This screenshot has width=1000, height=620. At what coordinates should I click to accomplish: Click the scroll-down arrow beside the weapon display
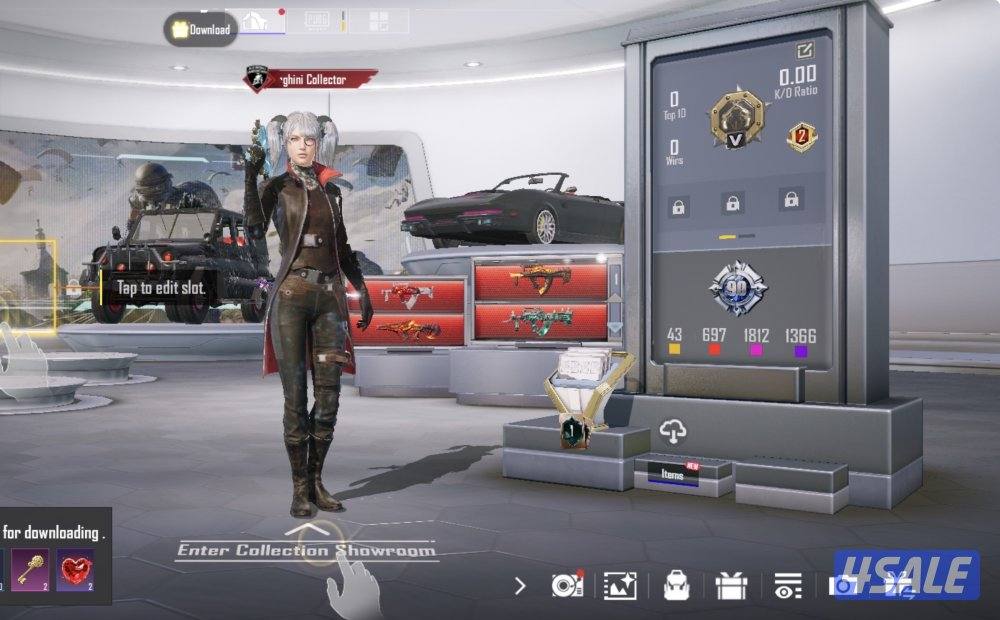click(615, 328)
